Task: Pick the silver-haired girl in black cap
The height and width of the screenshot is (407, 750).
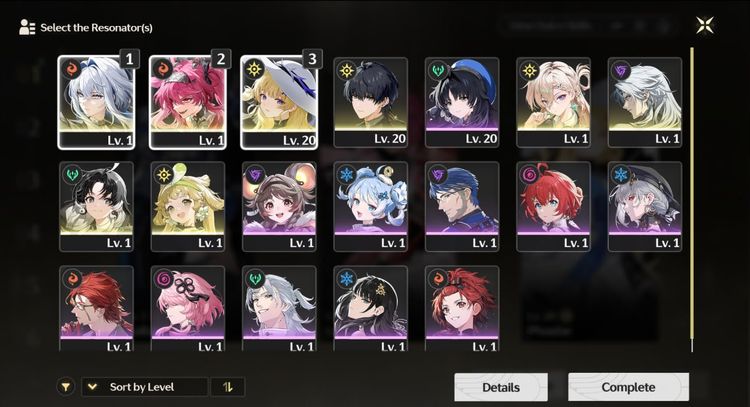Action: pyautogui.click(x=645, y=206)
